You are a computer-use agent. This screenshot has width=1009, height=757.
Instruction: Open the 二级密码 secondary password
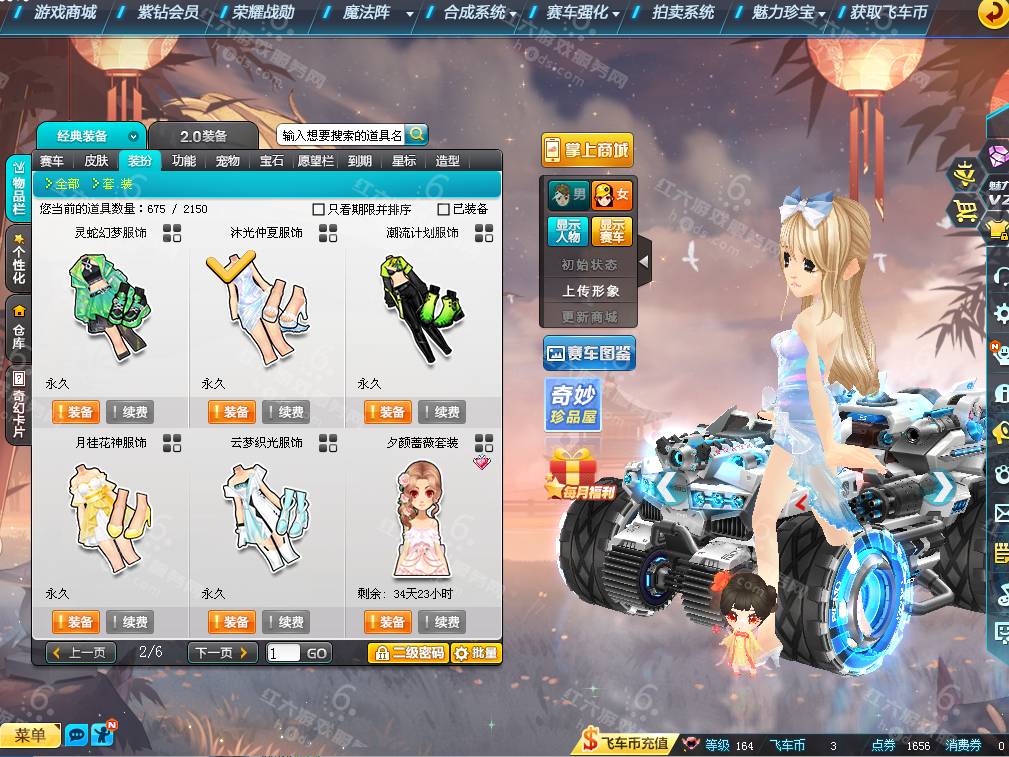pos(407,653)
